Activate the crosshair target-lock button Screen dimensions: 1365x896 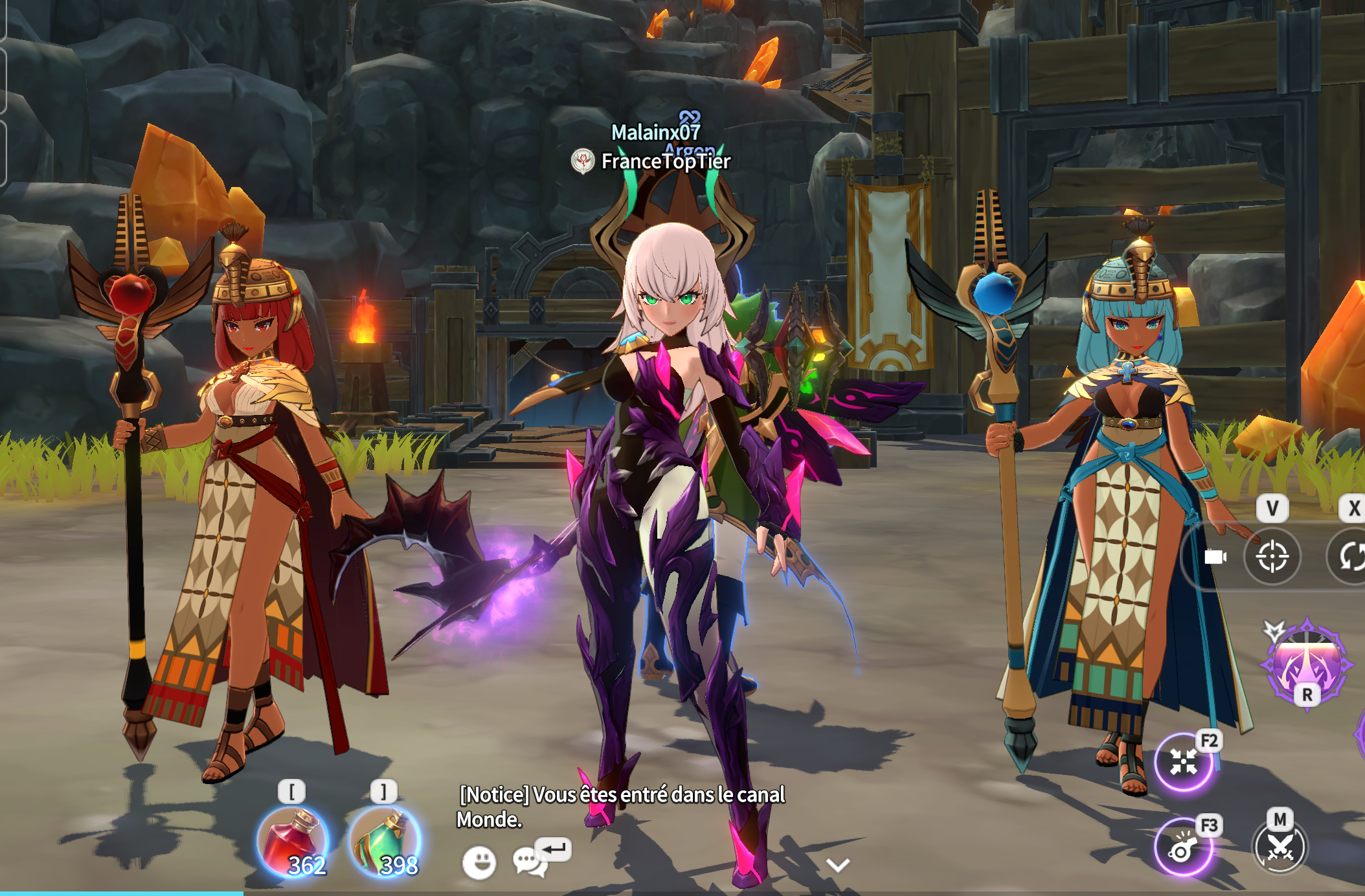pyautogui.click(x=1272, y=557)
